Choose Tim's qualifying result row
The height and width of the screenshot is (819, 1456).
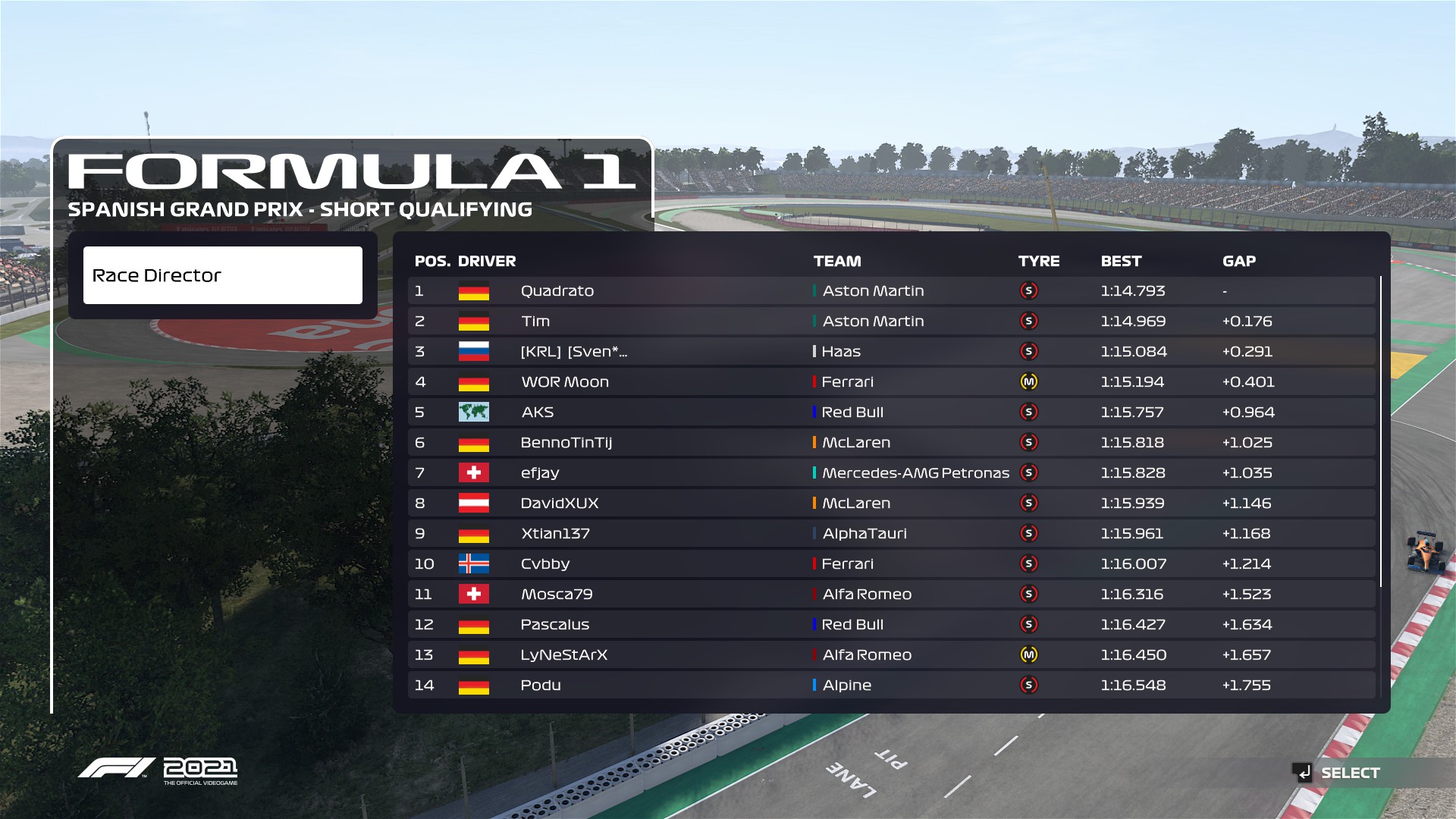click(891, 322)
